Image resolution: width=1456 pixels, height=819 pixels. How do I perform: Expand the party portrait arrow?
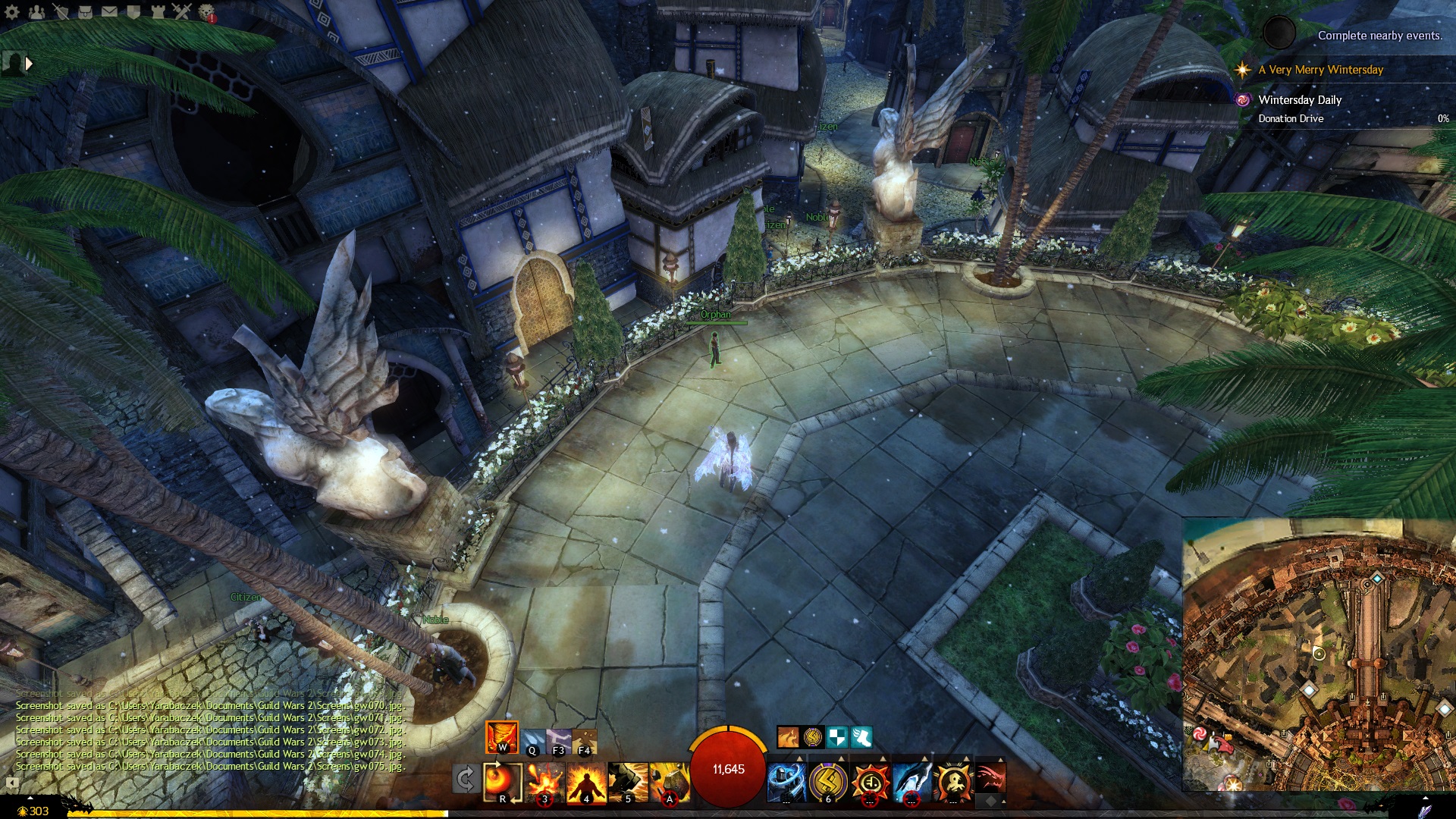click(29, 64)
